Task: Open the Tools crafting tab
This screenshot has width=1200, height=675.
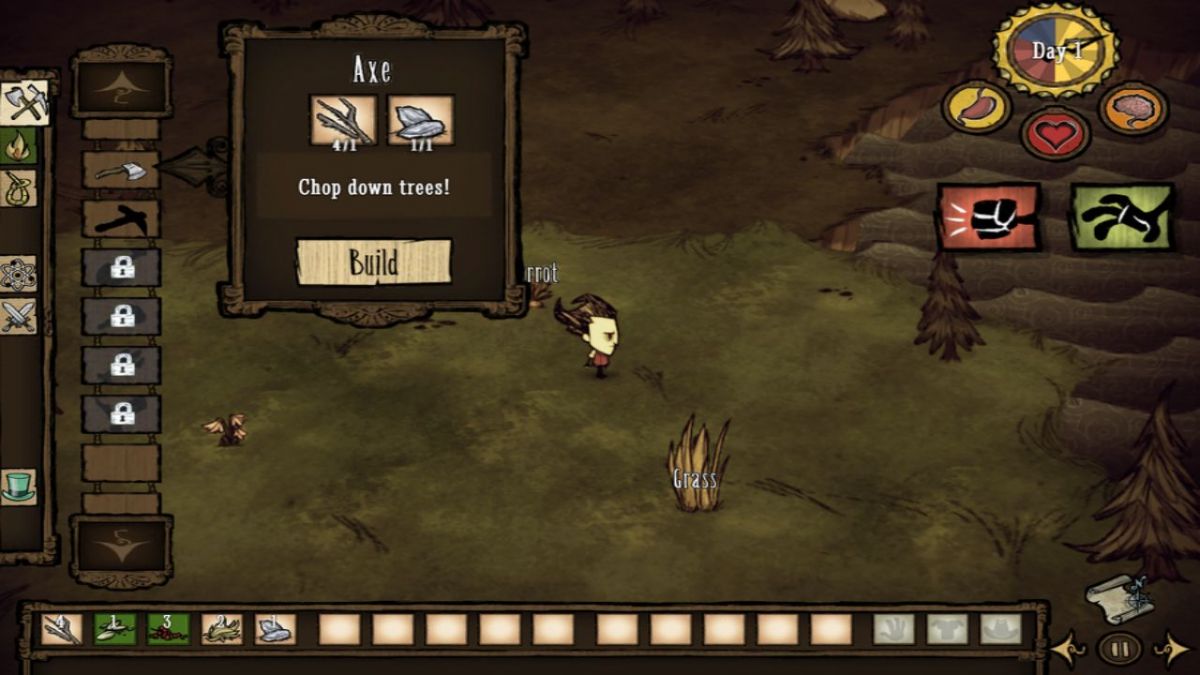Action: point(24,101)
